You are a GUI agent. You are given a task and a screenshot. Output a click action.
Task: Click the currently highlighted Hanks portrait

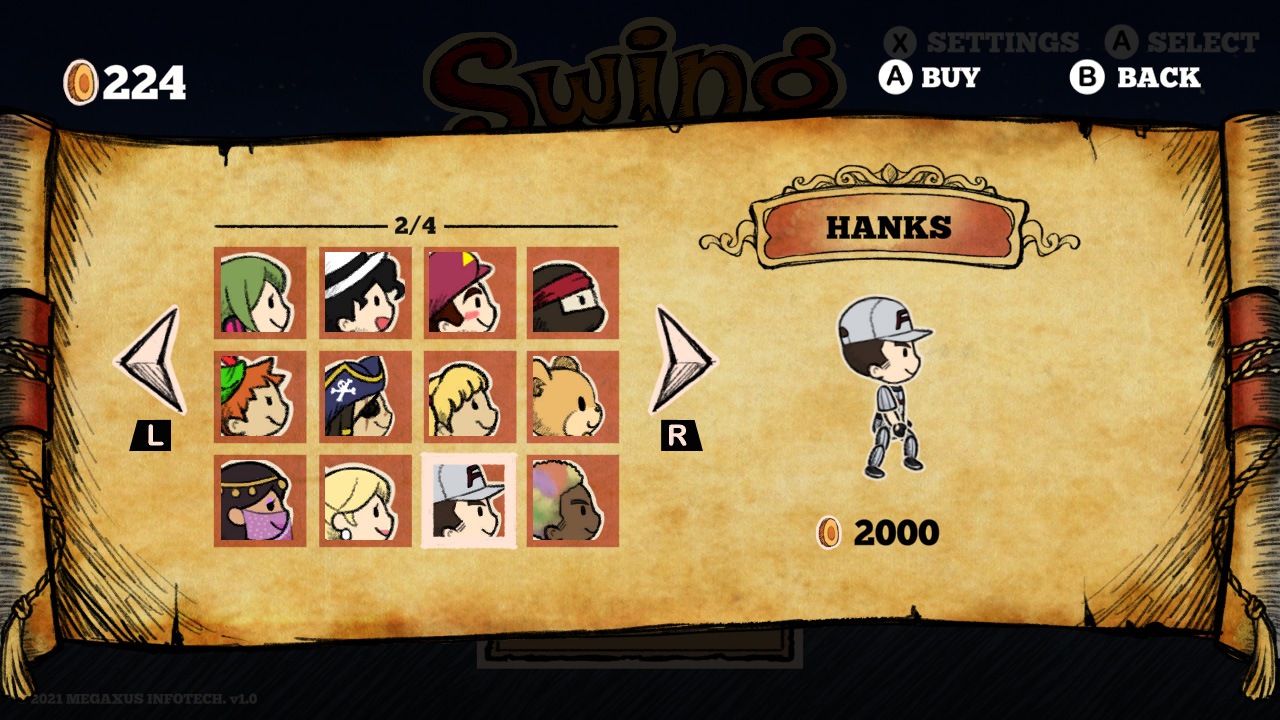click(x=470, y=503)
